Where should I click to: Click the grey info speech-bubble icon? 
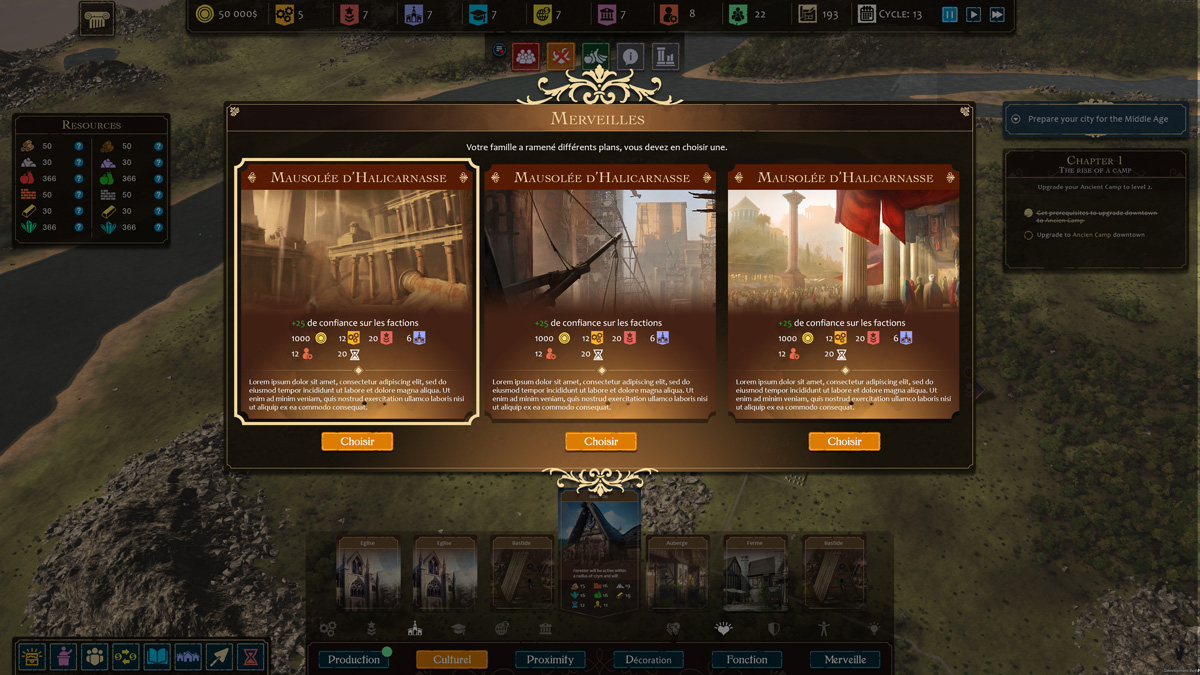click(x=630, y=56)
